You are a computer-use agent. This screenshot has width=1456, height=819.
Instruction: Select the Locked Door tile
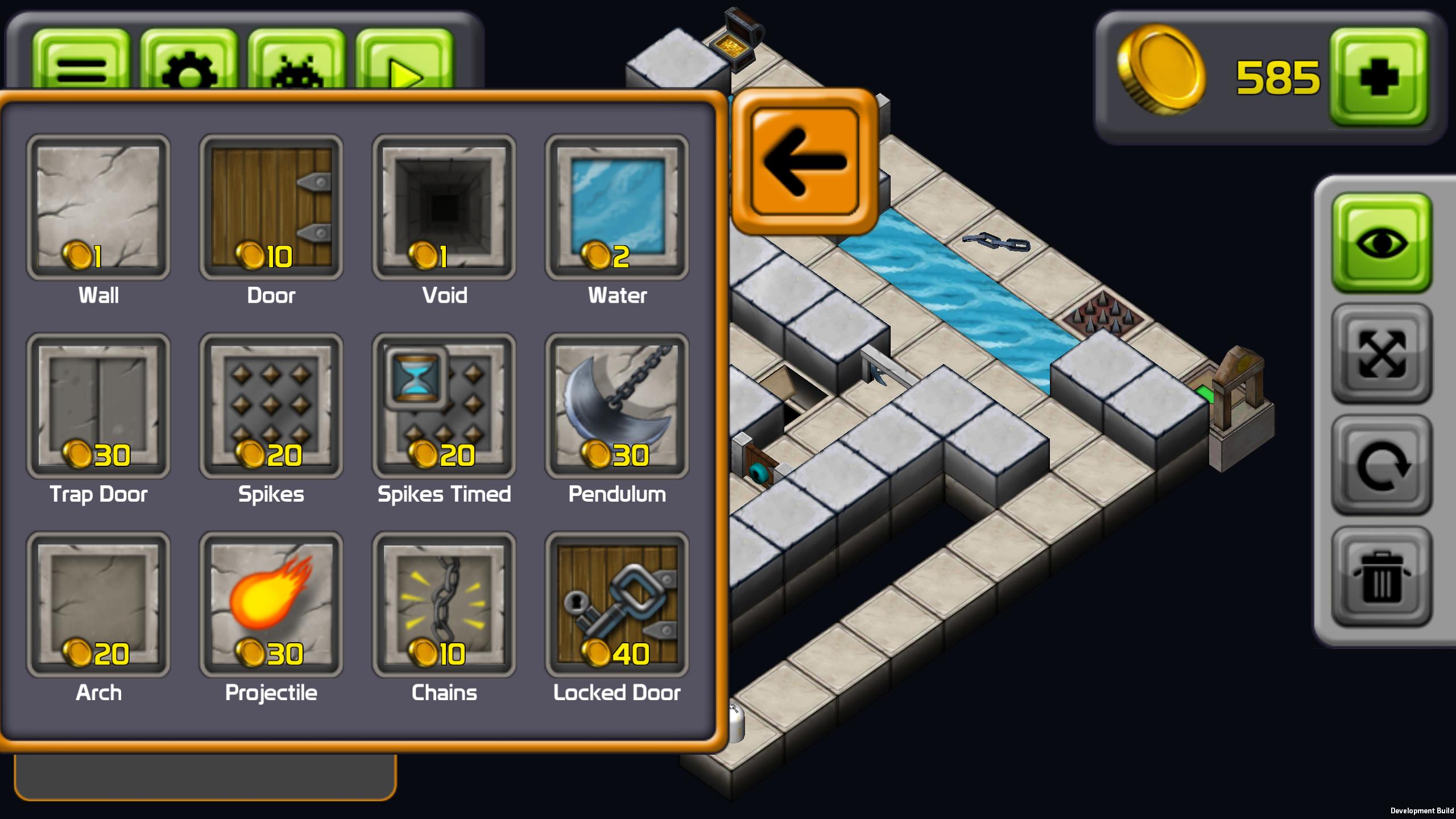tap(617, 604)
